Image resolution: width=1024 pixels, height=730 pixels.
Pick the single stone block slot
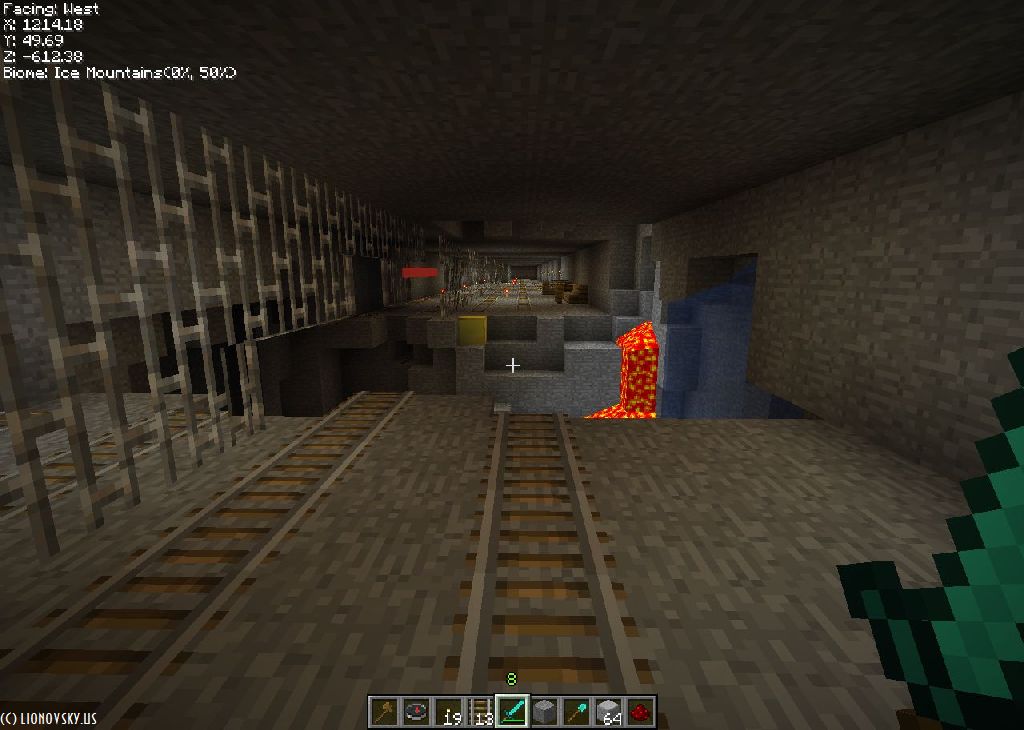click(x=544, y=712)
